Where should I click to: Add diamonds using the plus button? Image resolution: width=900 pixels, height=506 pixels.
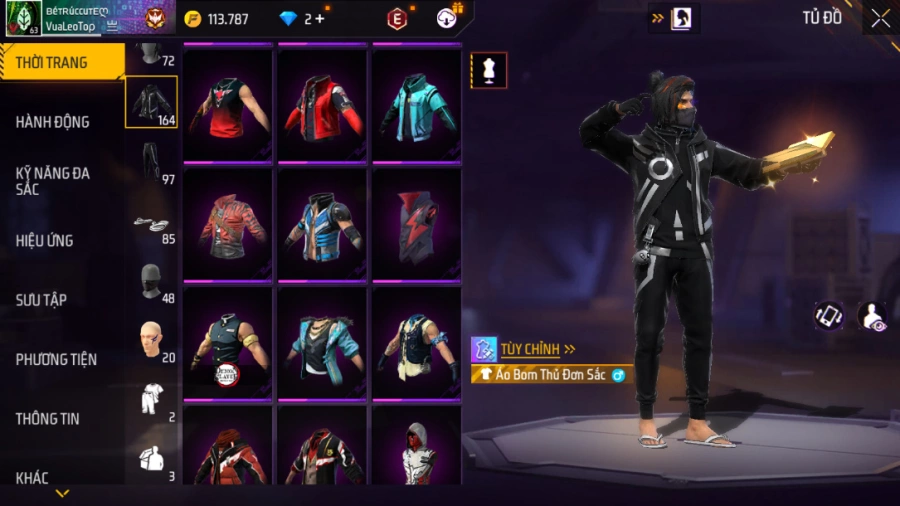click(320, 18)
